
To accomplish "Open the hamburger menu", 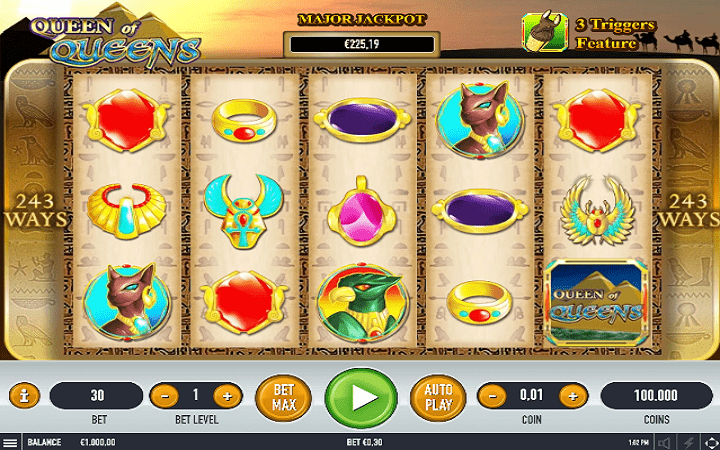I will pyautogui.click(x=10, y=441).
